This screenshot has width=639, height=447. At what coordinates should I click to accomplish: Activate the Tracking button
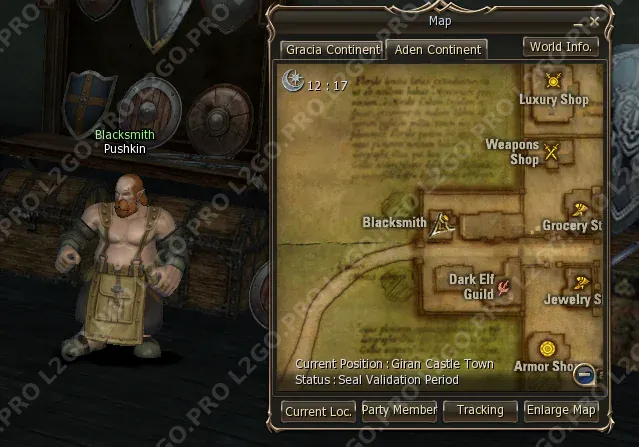pos(480,410)
